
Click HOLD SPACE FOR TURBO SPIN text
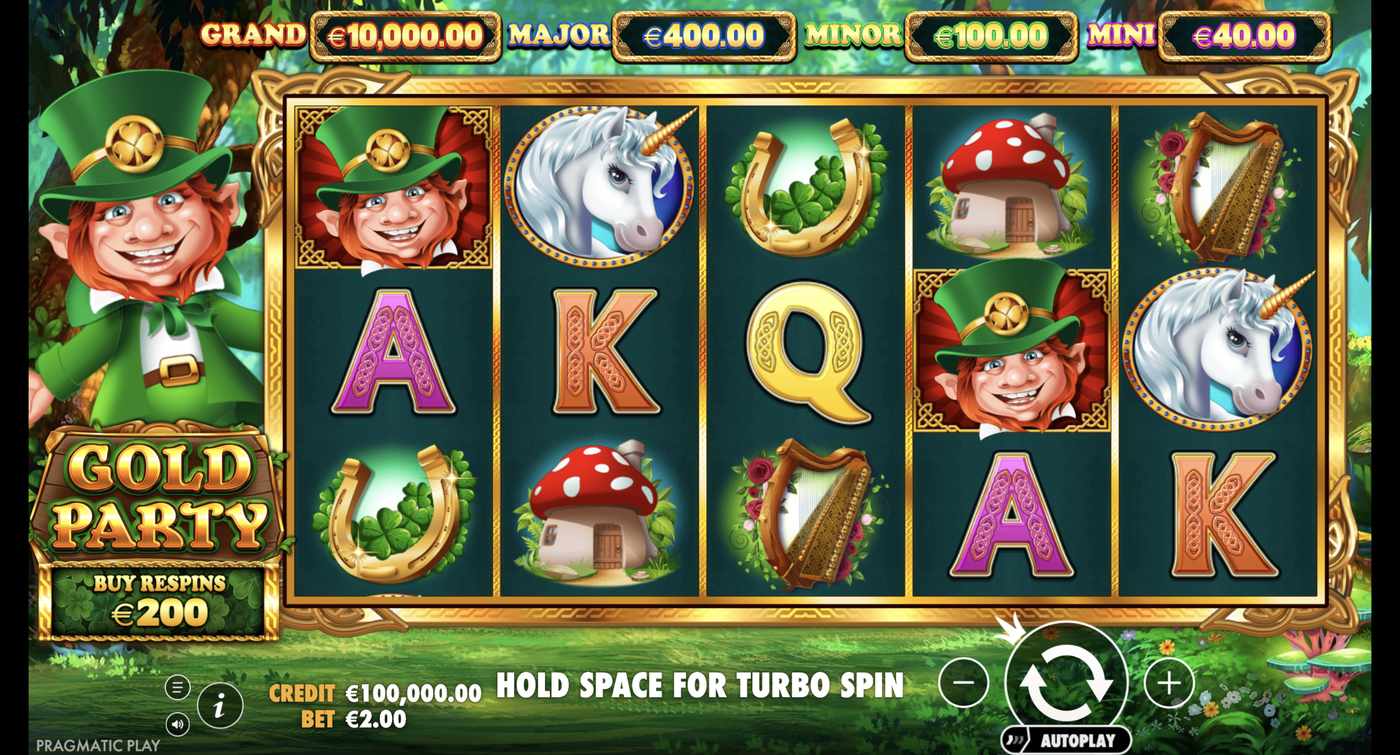point(698,687)
